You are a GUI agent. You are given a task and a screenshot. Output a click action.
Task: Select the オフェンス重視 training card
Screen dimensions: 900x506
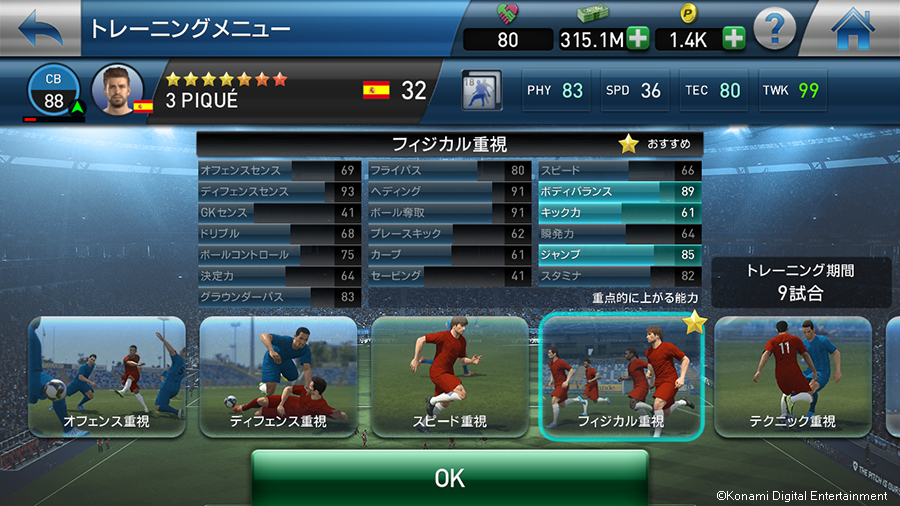[106, 377]
